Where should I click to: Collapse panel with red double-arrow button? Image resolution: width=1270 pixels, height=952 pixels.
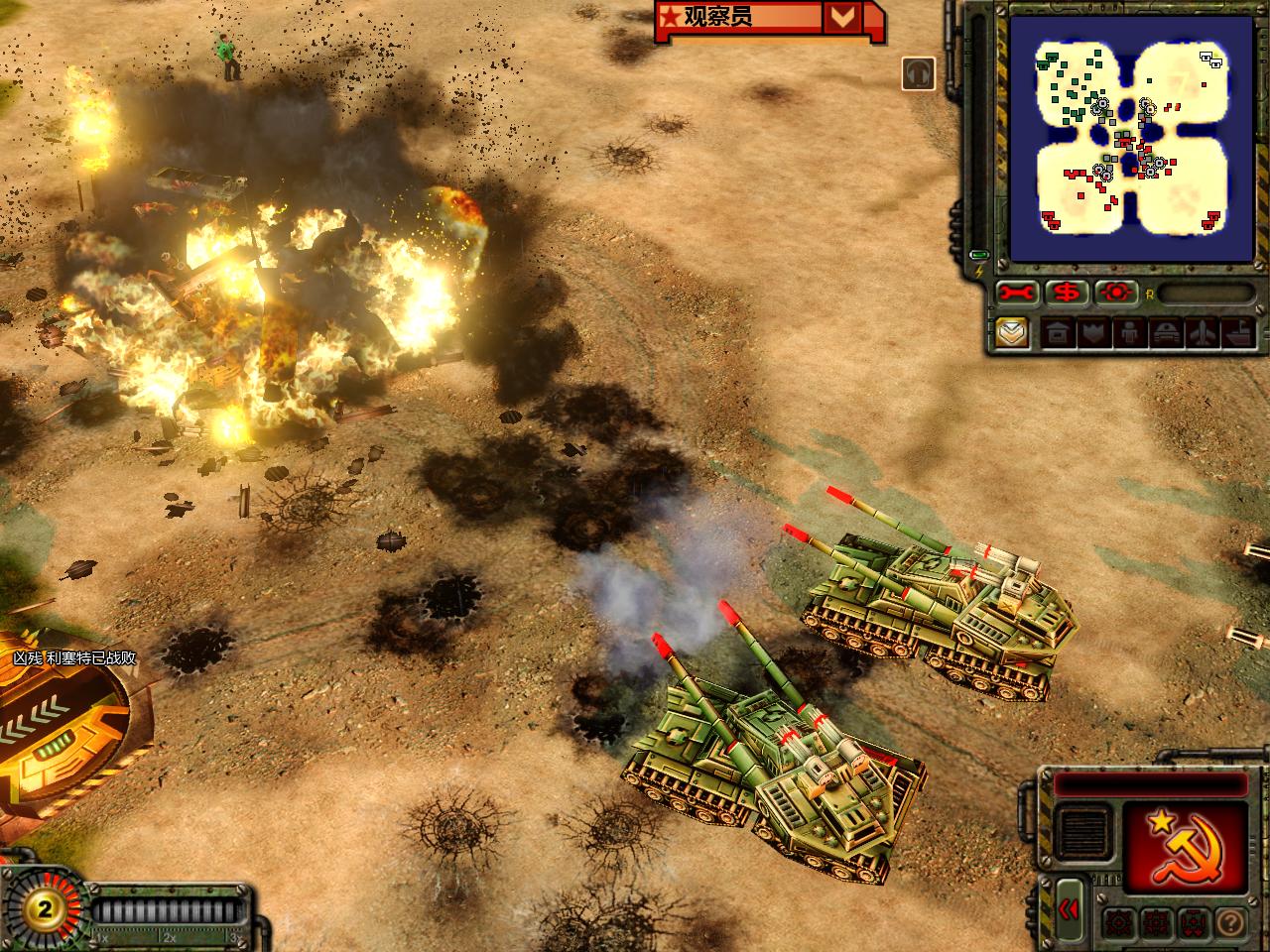click(1070, 910)
